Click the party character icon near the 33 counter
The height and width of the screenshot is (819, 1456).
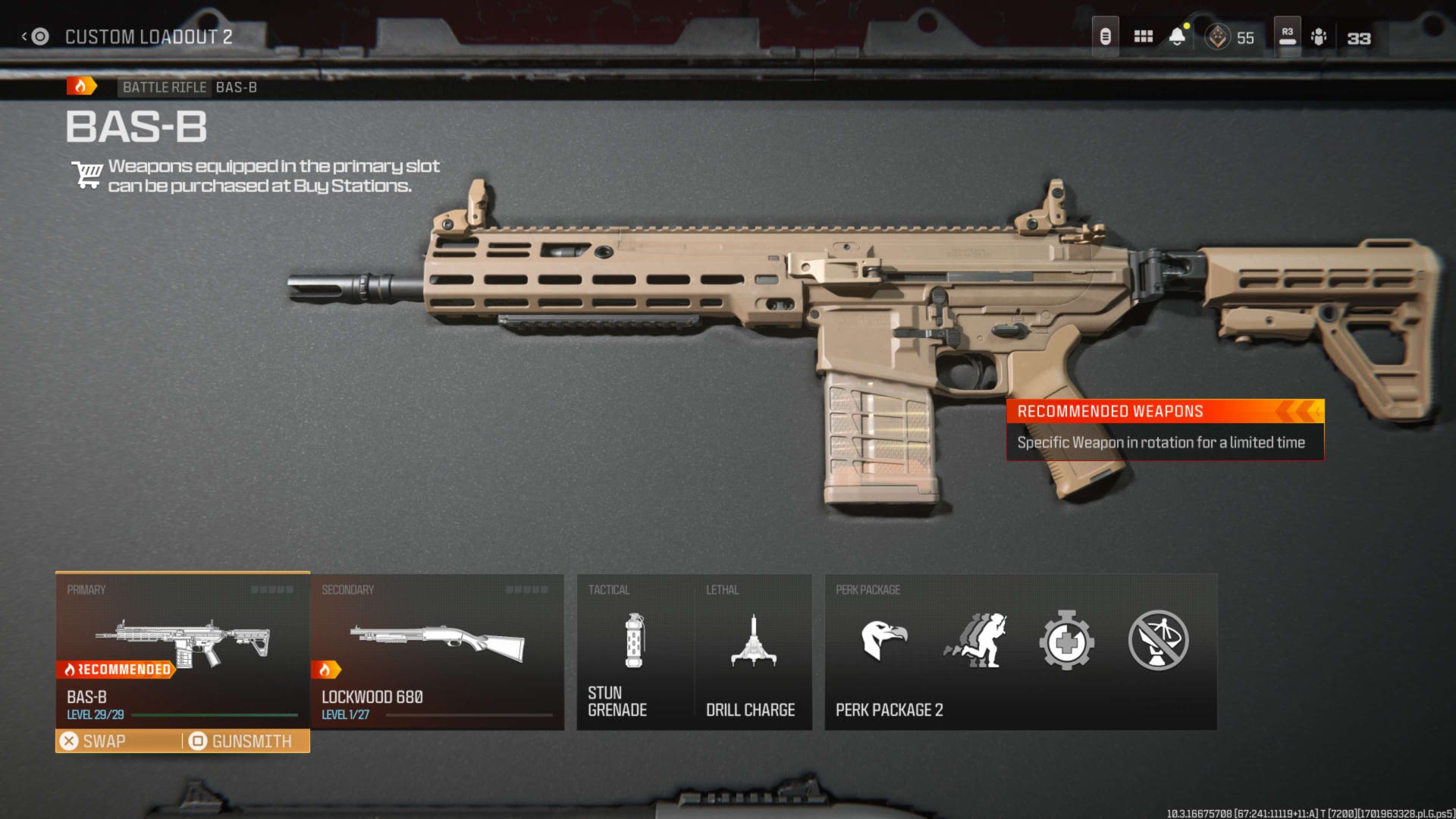pyautogui.click(x=1319, y=36)
